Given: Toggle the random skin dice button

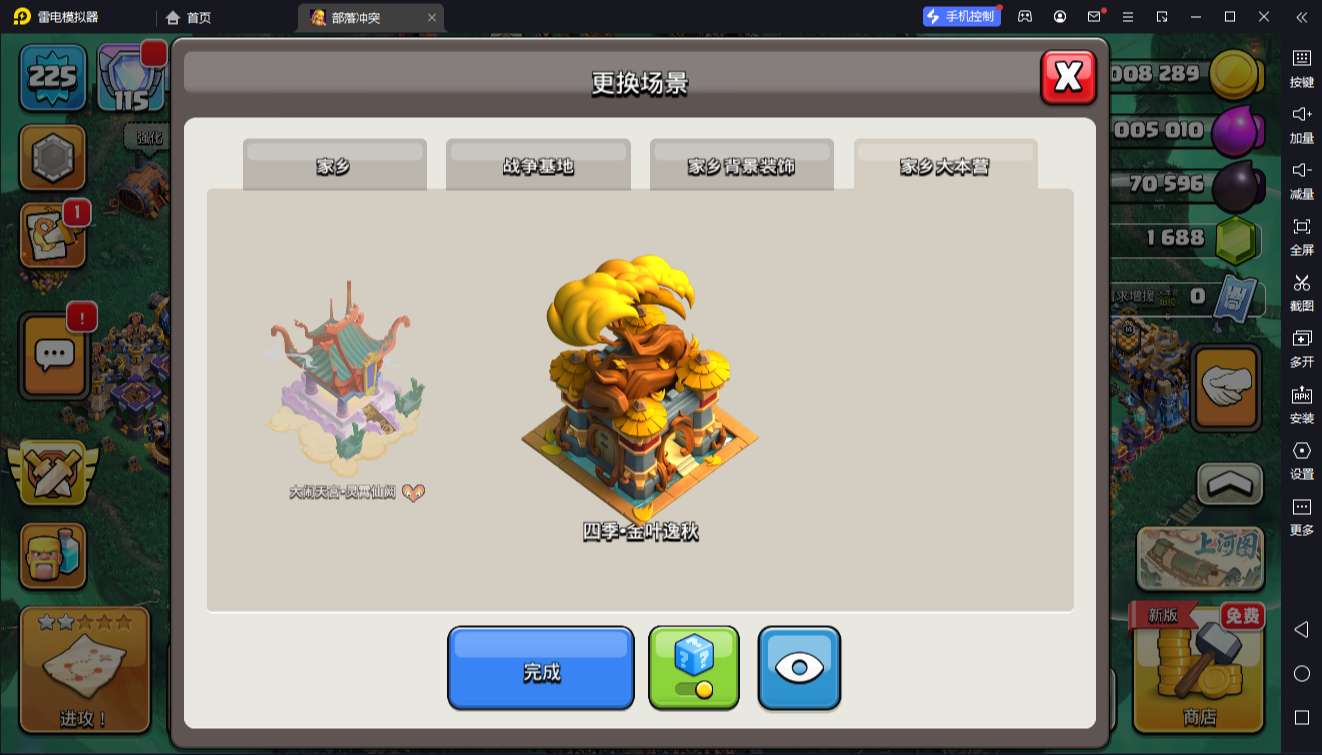Looking at the screenshot, I should point(694,668).
